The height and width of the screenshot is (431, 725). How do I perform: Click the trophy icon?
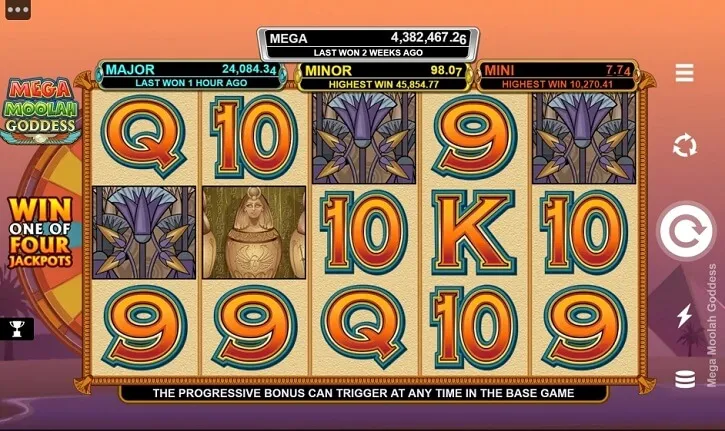click(16, 328)
